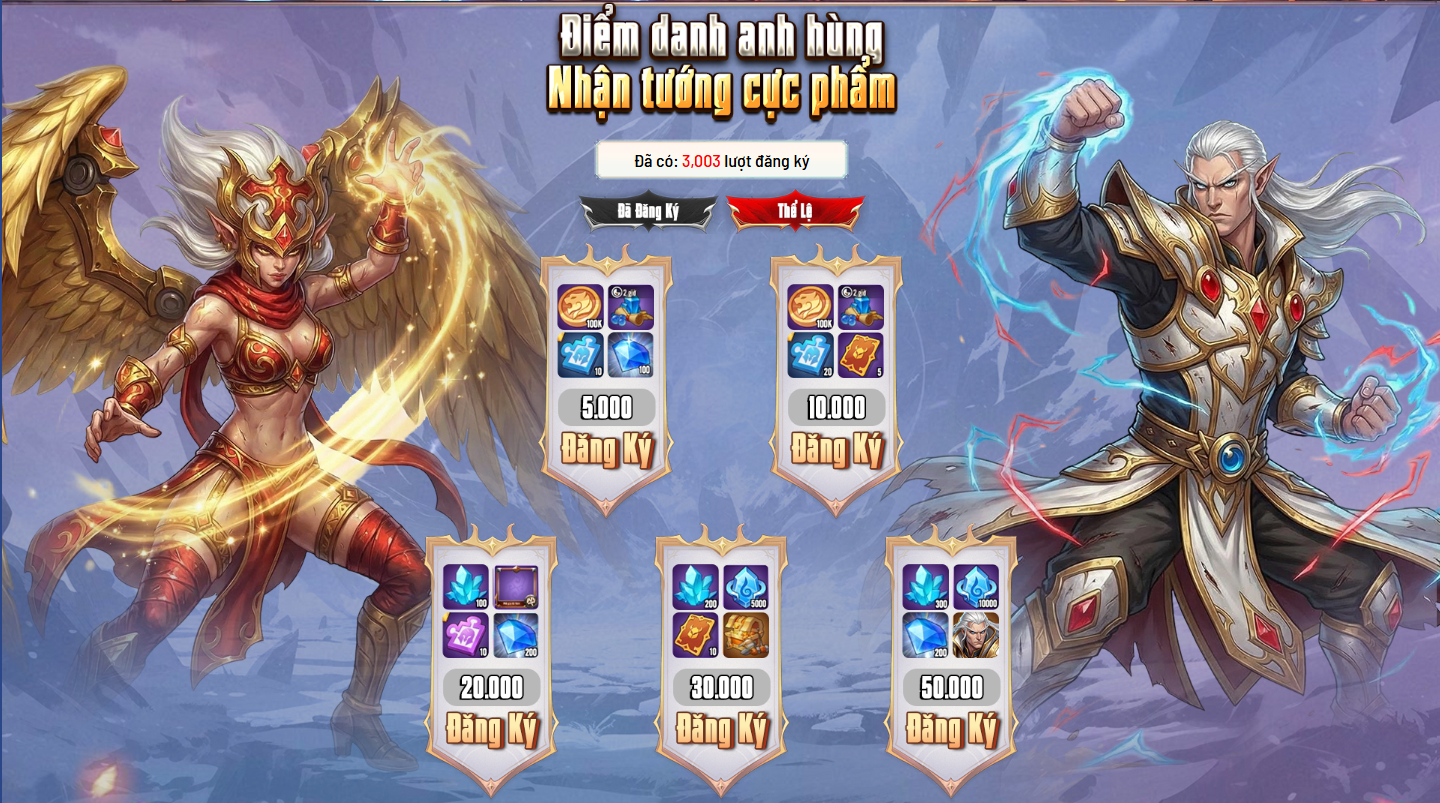Select the purple puzzle piece reward icon

[x=466, y=635]
